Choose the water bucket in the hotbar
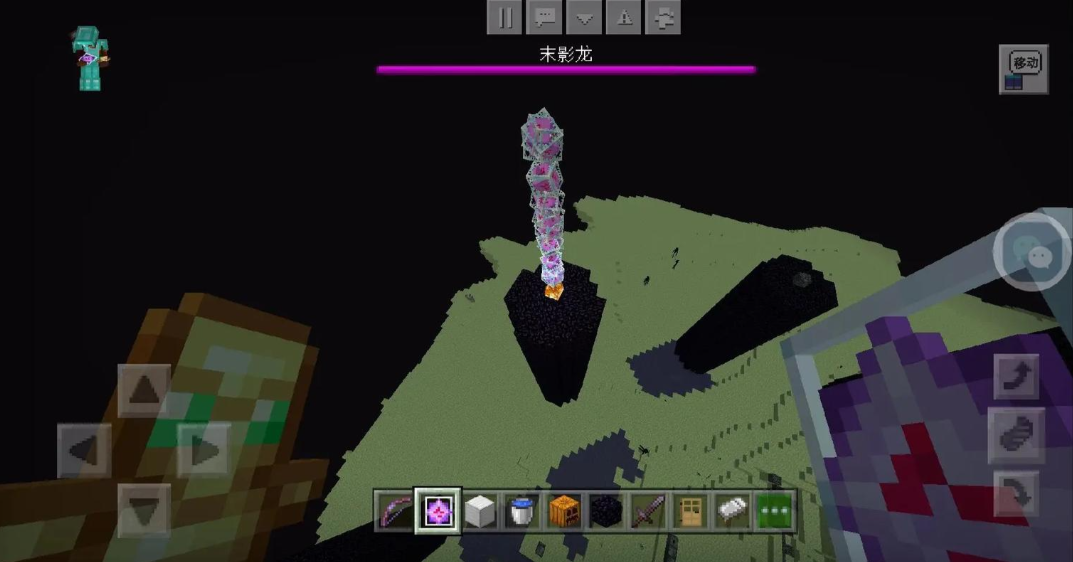Viewport: 1073px width, 562px height. [521, 511]
